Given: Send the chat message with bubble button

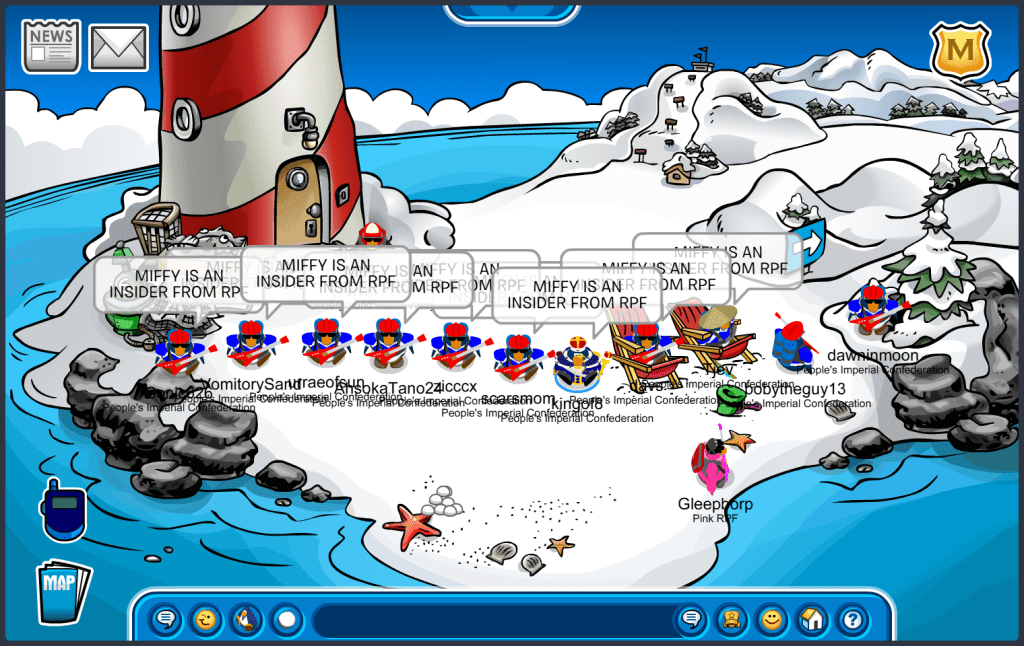Looking at the screenshot, I should pyautogui.click(x=689, y=620).
